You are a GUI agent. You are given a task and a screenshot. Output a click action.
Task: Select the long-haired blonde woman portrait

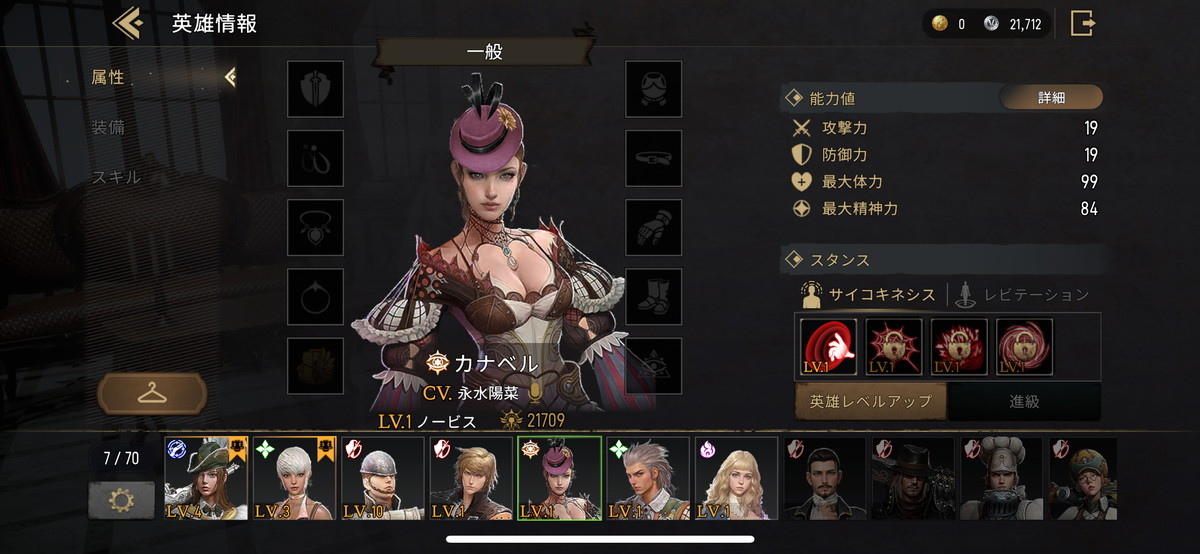(736, 478)
